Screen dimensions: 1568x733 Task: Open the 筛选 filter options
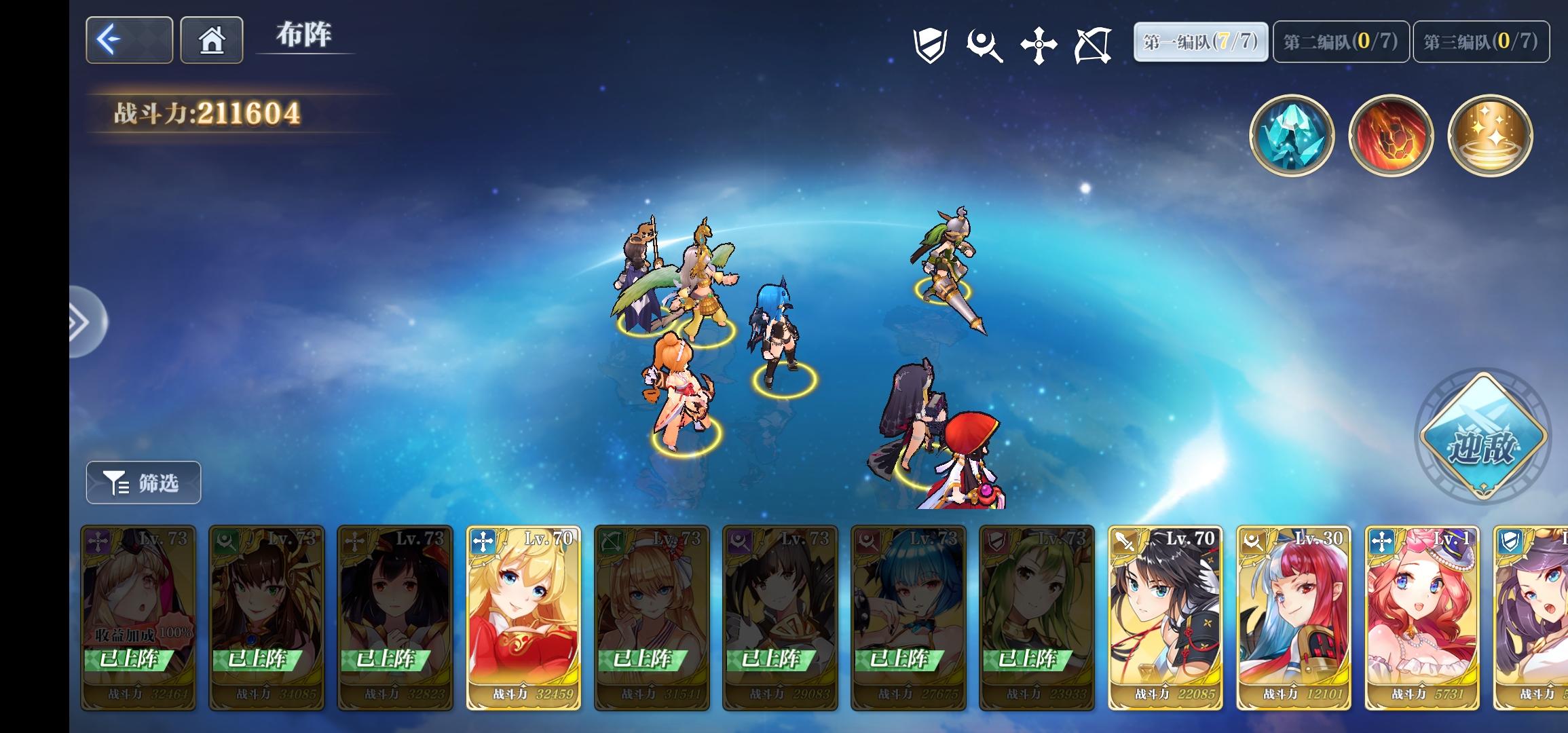pos(143,483)
